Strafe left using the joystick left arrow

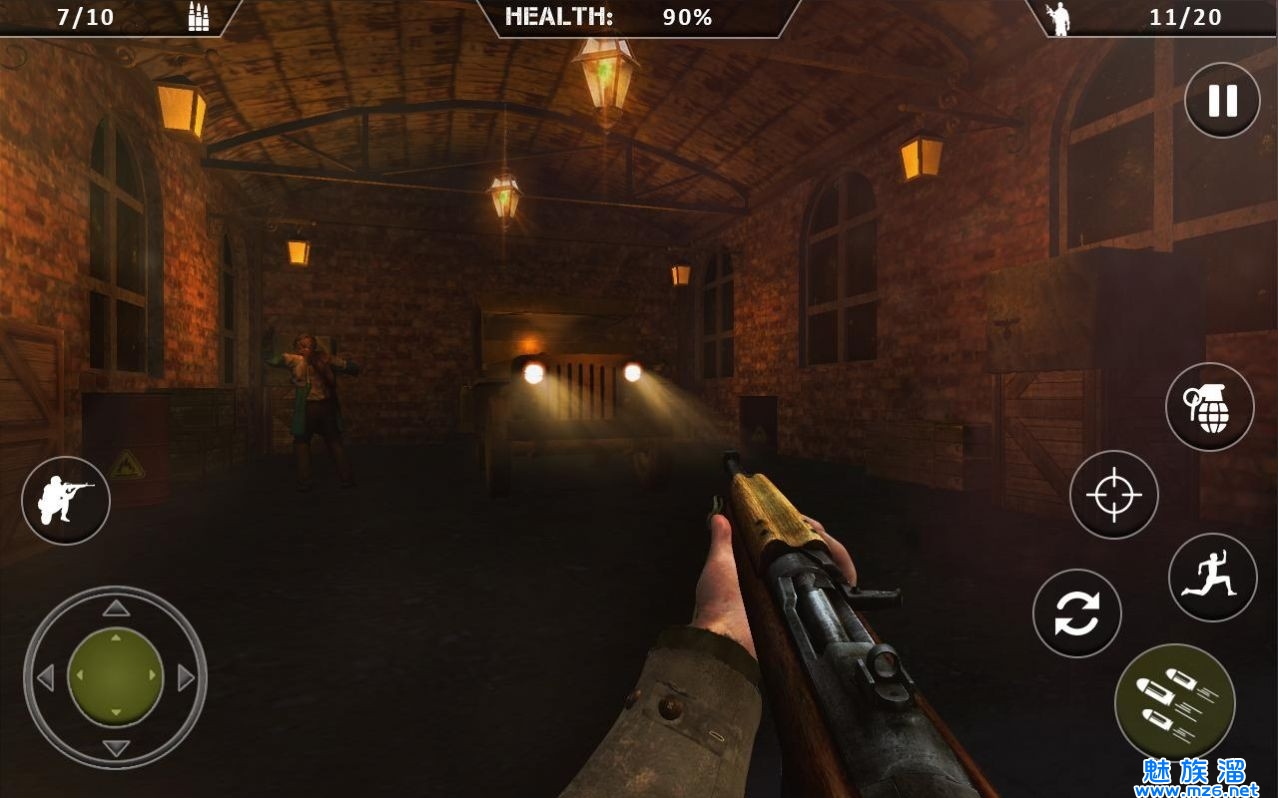tap(45, 678)
